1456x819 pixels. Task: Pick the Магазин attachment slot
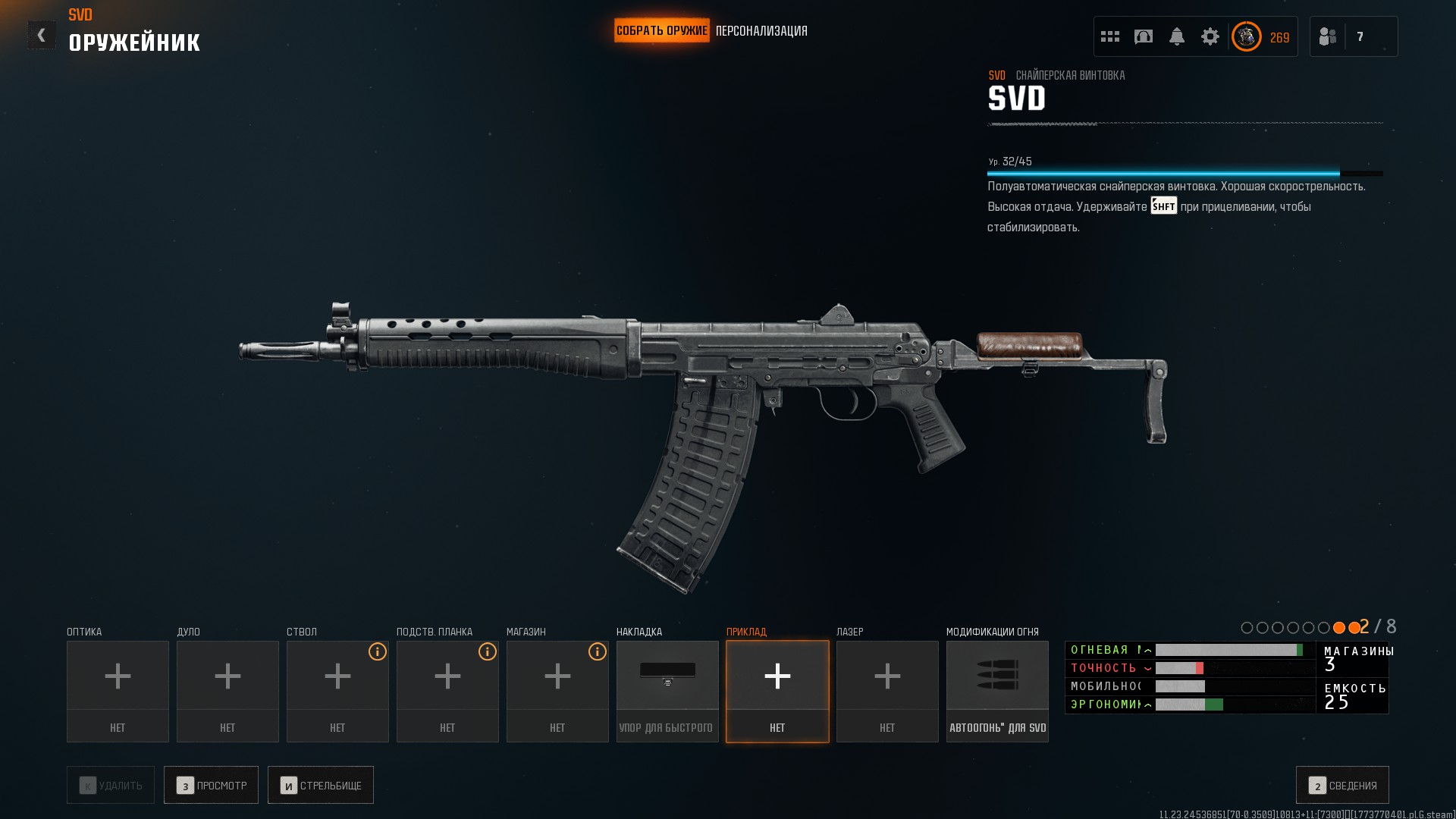pyautogui.click(x=557, y=691)
